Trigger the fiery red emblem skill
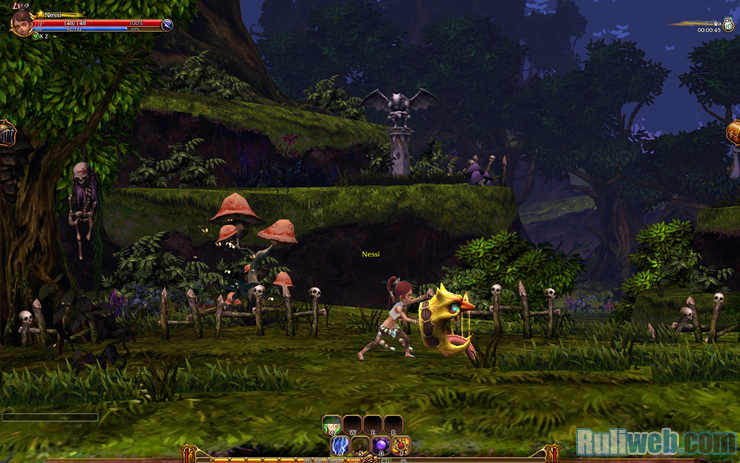The height and width of the screenshot is (463, 740). (401, 444)
